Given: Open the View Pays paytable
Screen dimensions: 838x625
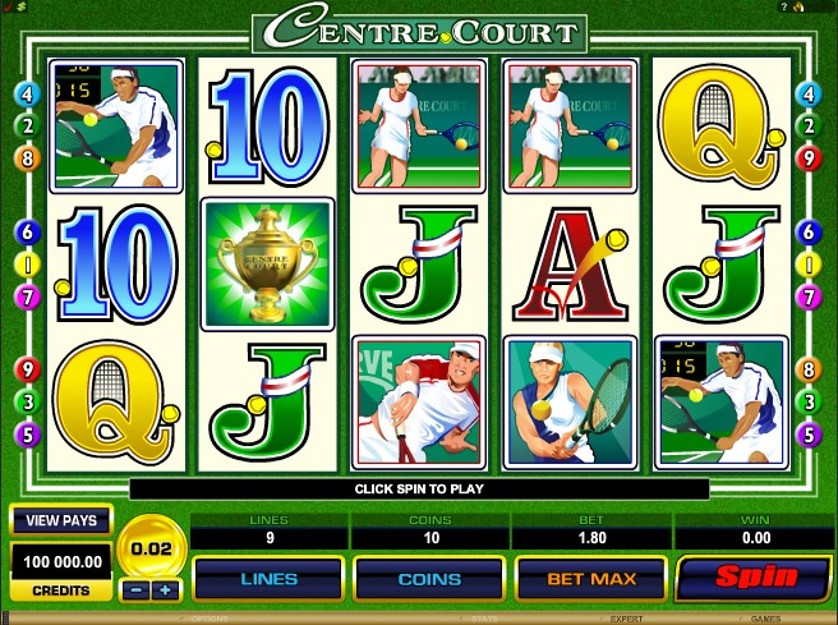Looking at the screenshot, I should 61,520.
